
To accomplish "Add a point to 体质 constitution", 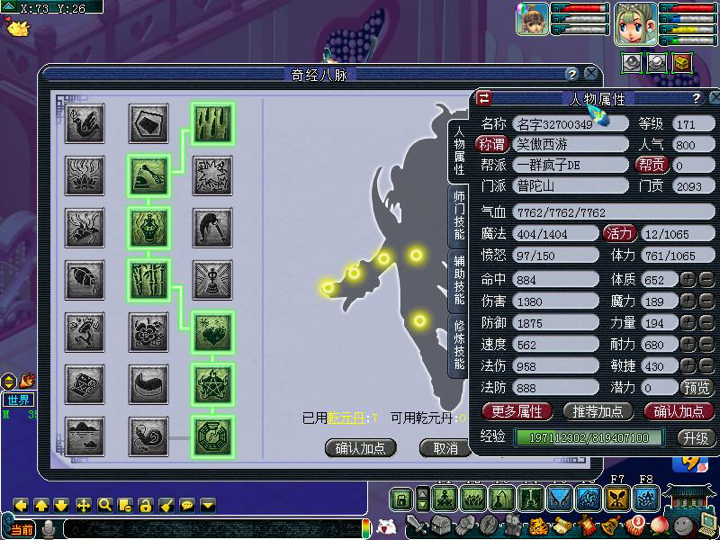I will click(x=689, y=280).
